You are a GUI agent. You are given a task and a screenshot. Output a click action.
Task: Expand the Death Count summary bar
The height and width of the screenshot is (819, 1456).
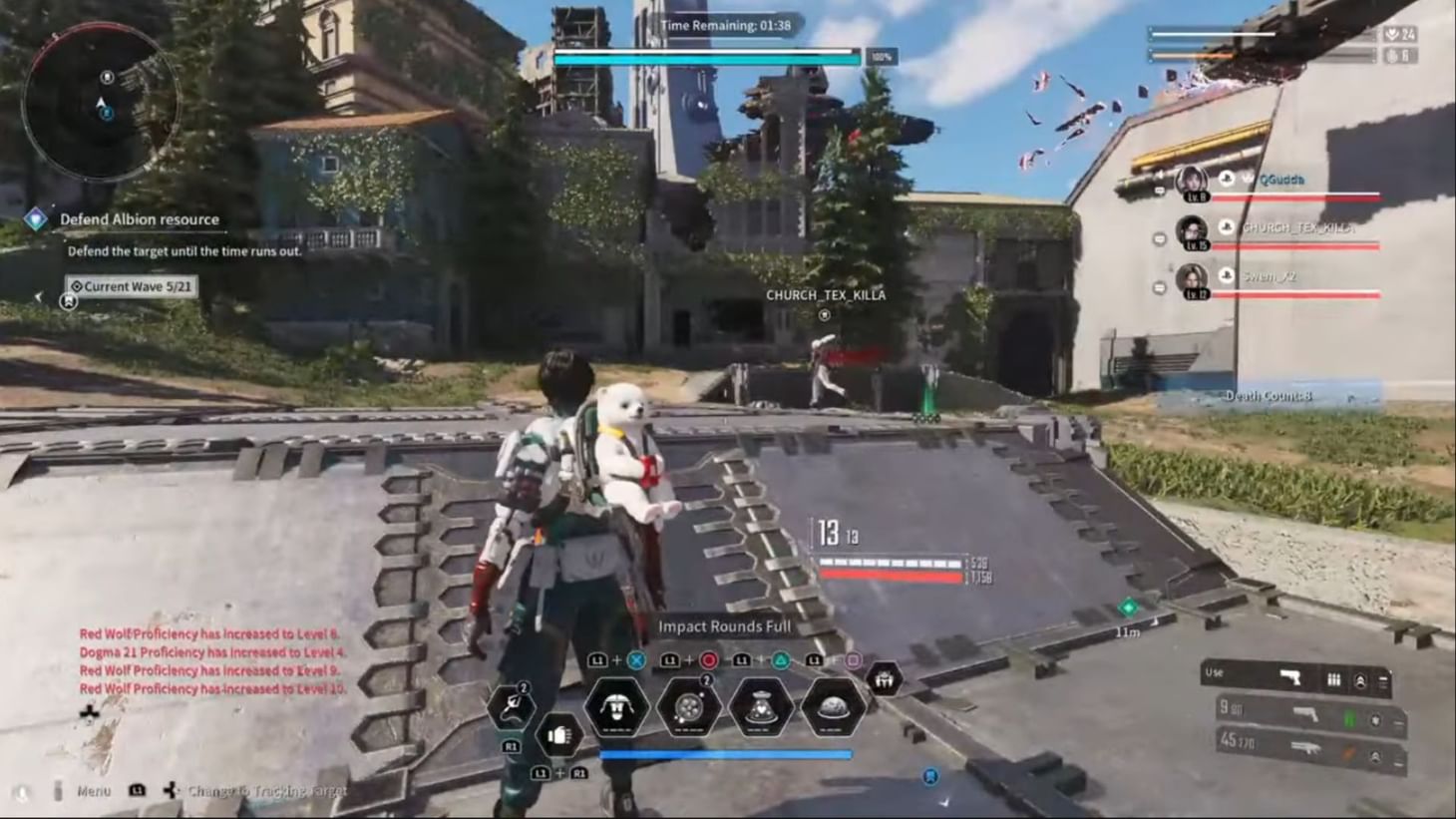click(x=1269, y=395)
